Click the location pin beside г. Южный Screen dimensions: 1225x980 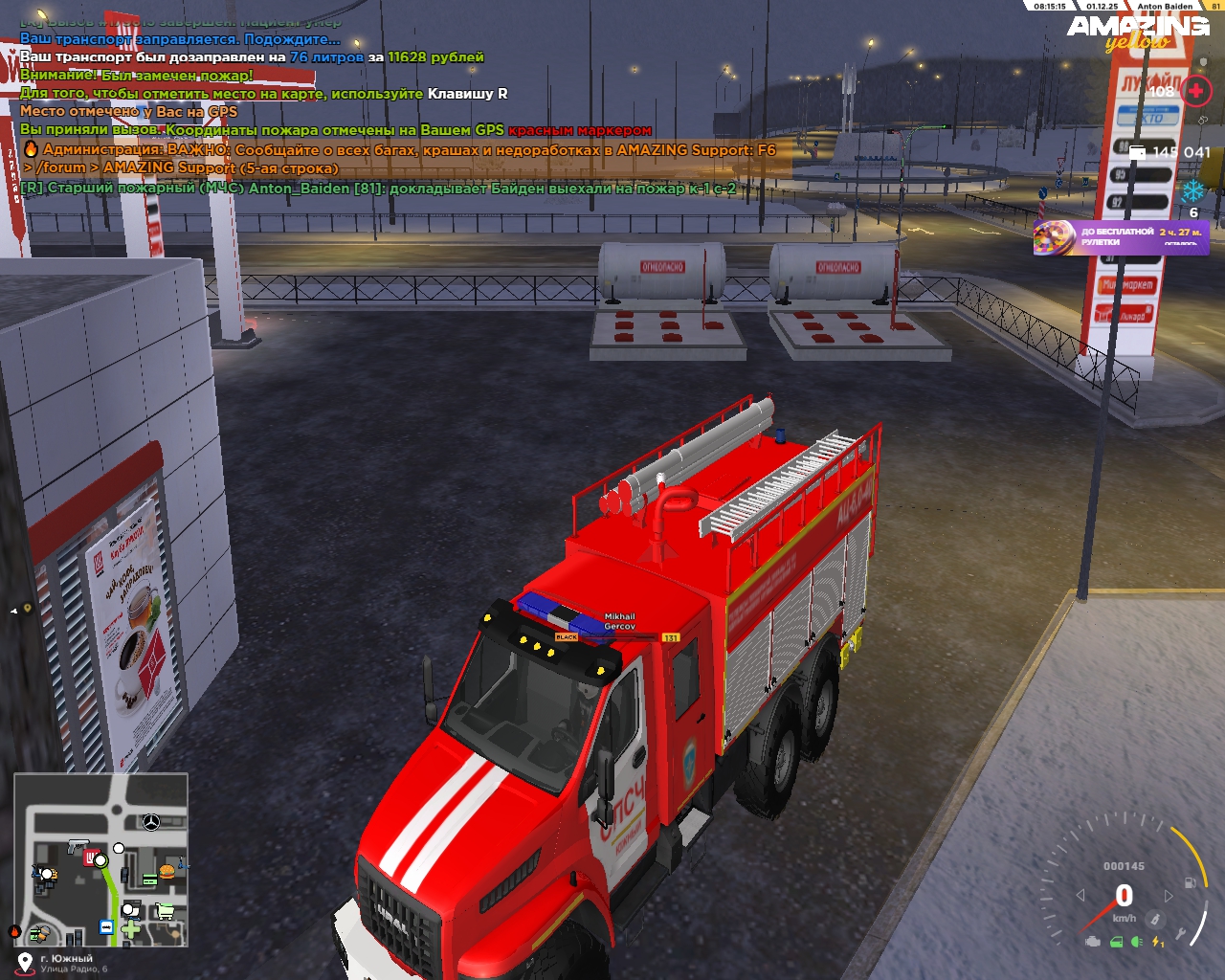point(24,961)
